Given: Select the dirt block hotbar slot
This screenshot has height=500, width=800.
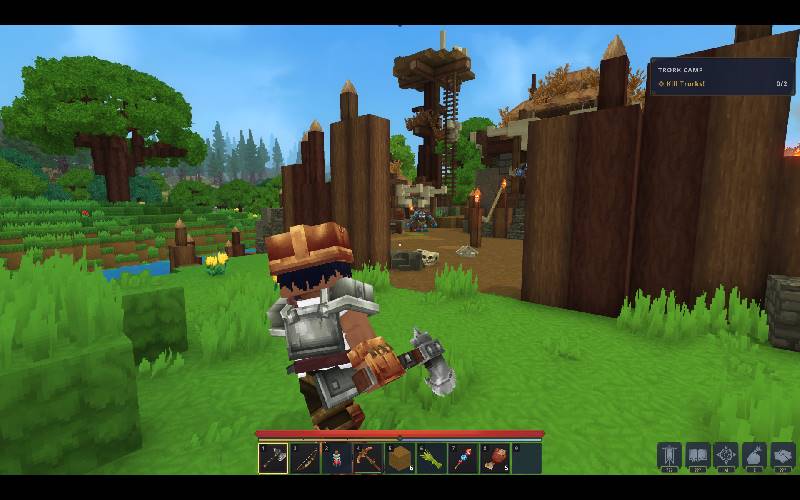Looking at the screenshot, I should 400,458.
